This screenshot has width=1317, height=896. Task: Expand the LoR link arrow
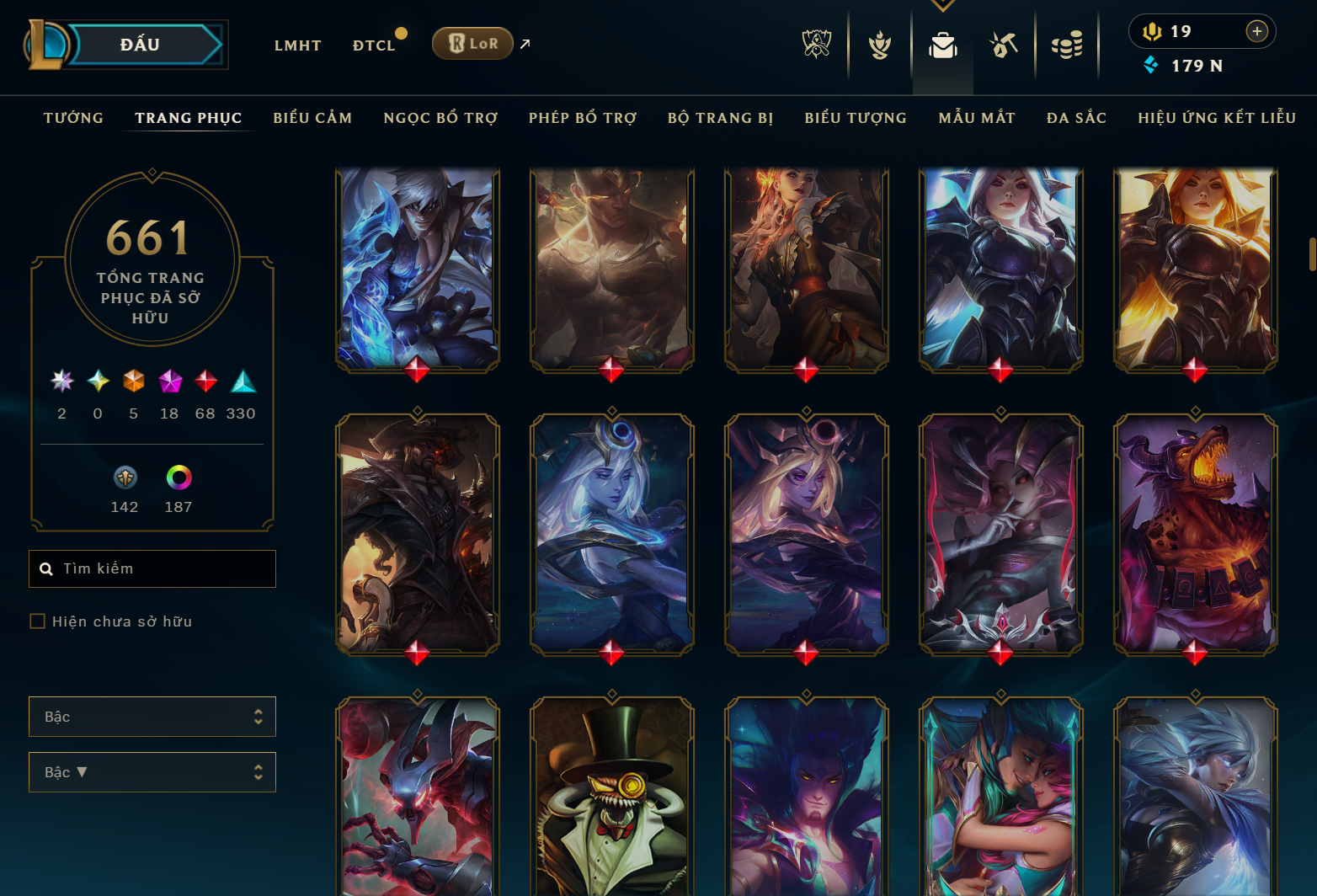(525, 44)
